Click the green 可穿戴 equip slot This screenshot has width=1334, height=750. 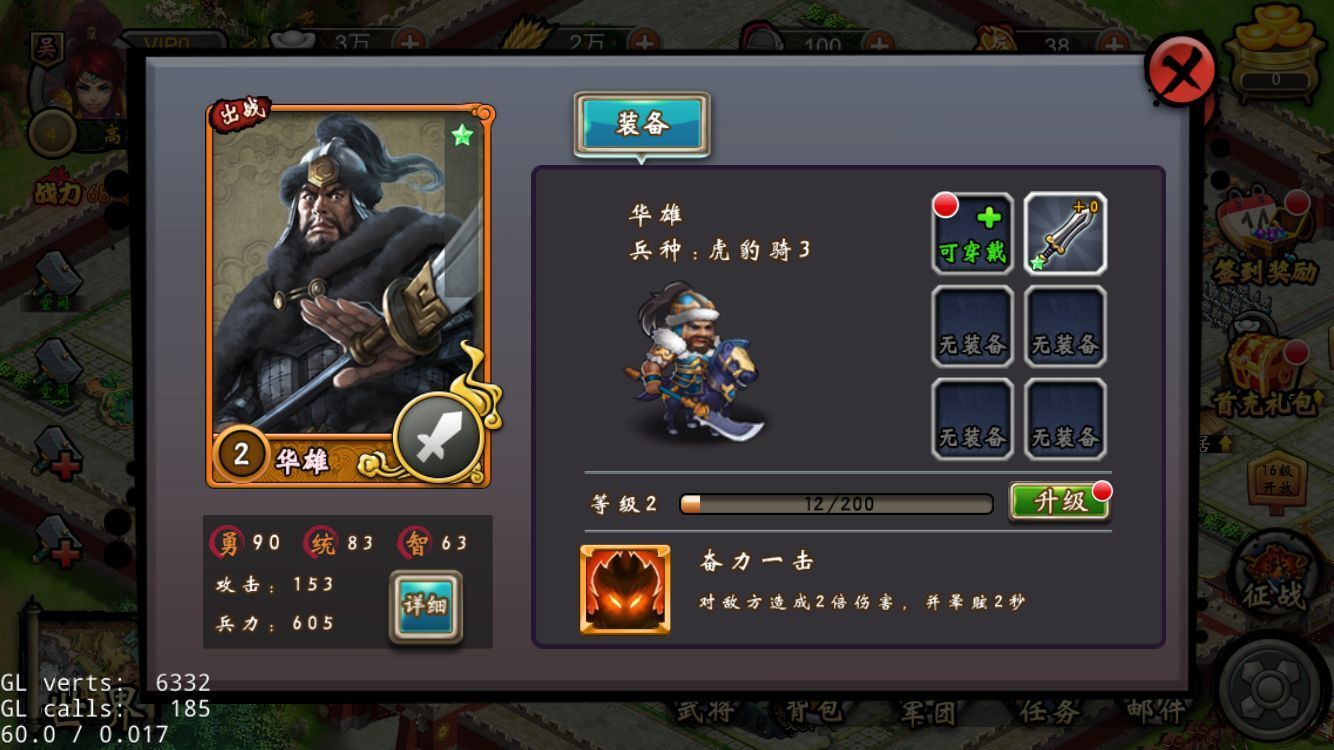click(971, 234)
